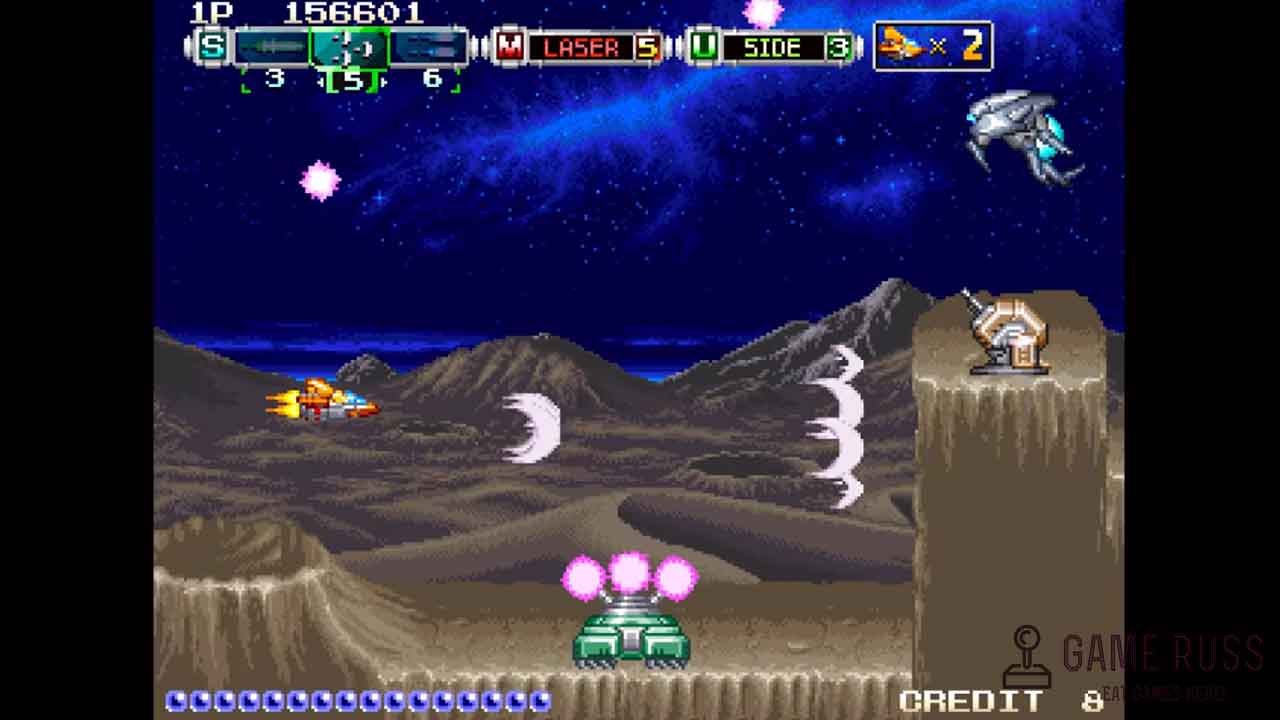This screenshot has height=720, width=1280.
Task: Choose the left missile weapon slot
Action: click(x=272, y=47)
